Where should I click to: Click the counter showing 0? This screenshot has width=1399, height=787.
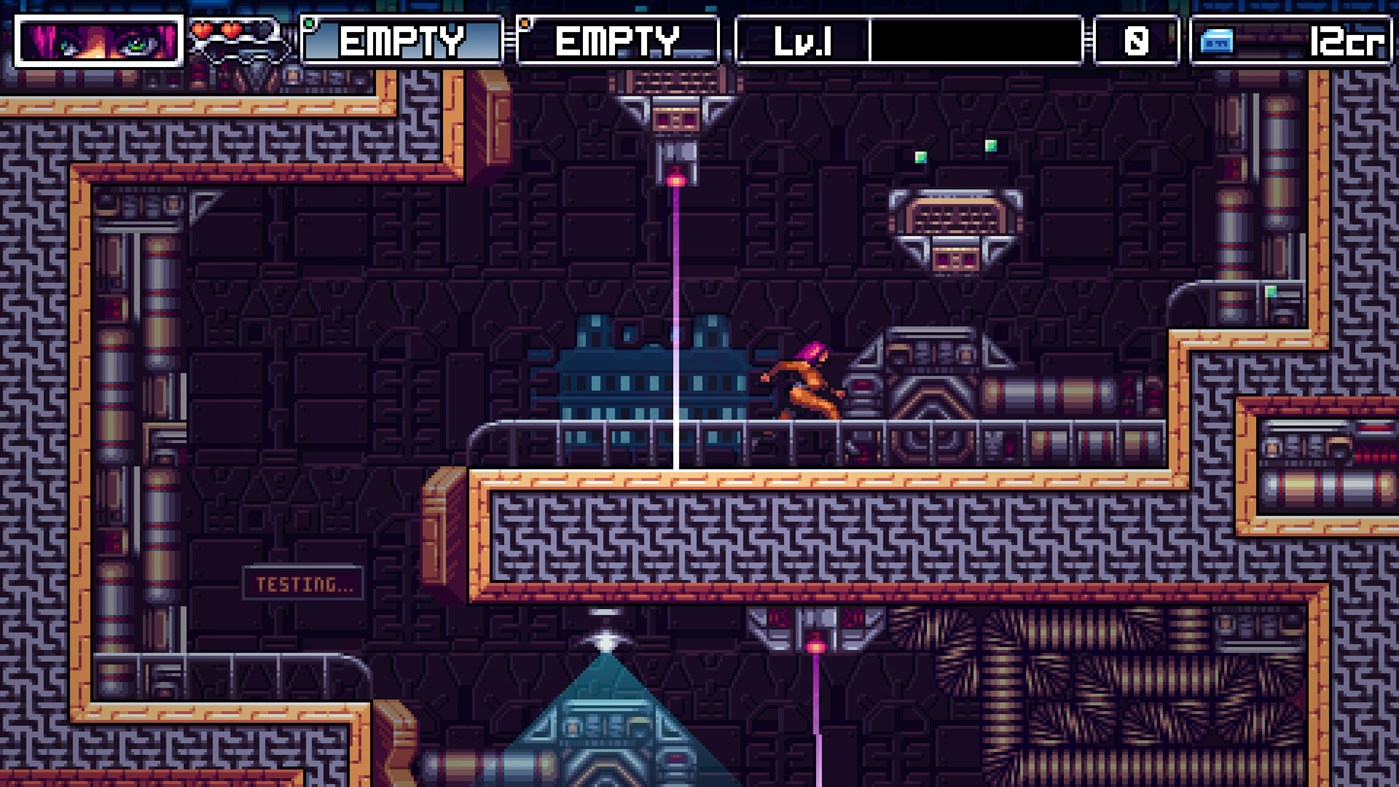(1135, 42)
